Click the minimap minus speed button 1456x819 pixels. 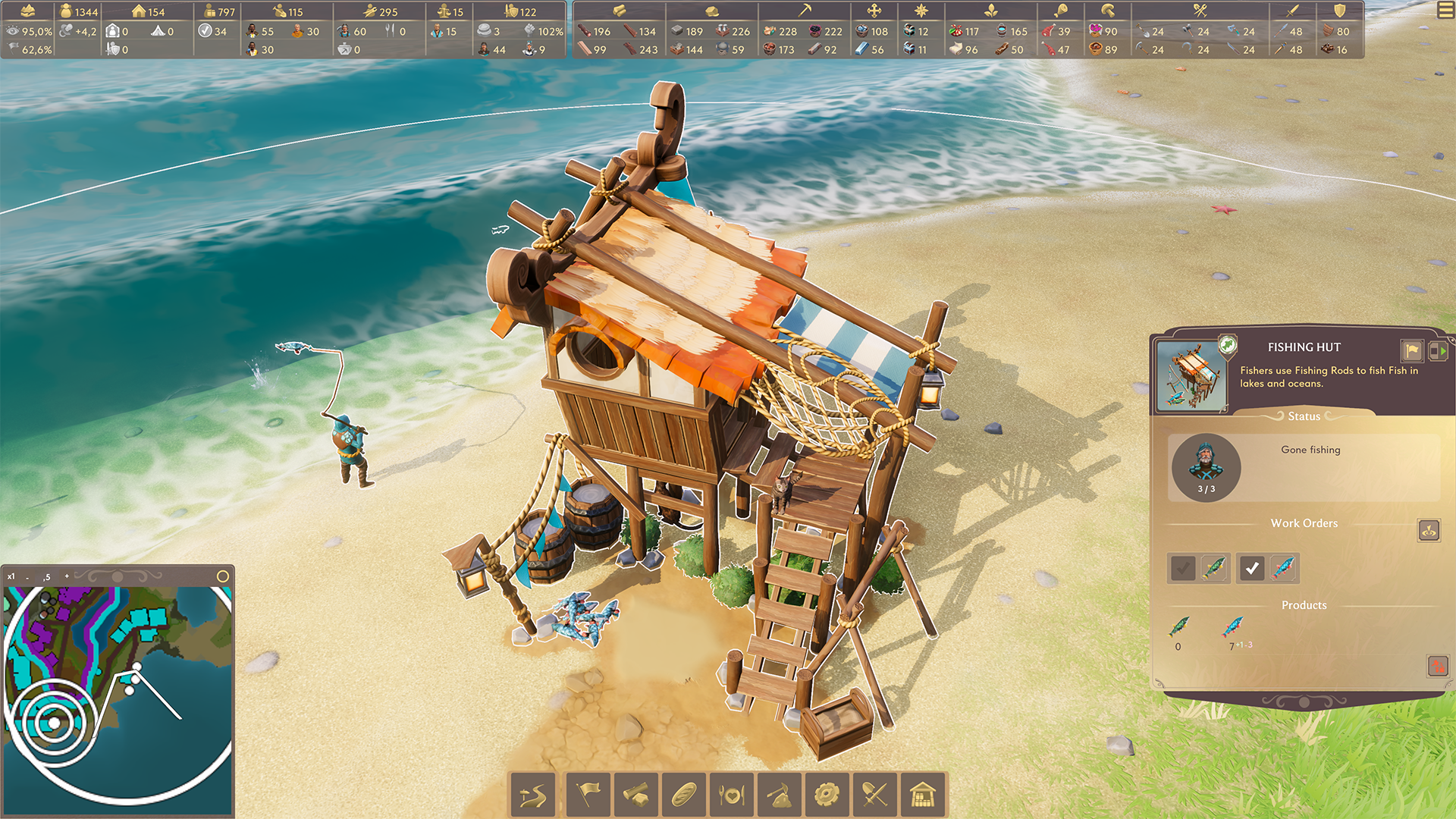(x=27, y=577)
